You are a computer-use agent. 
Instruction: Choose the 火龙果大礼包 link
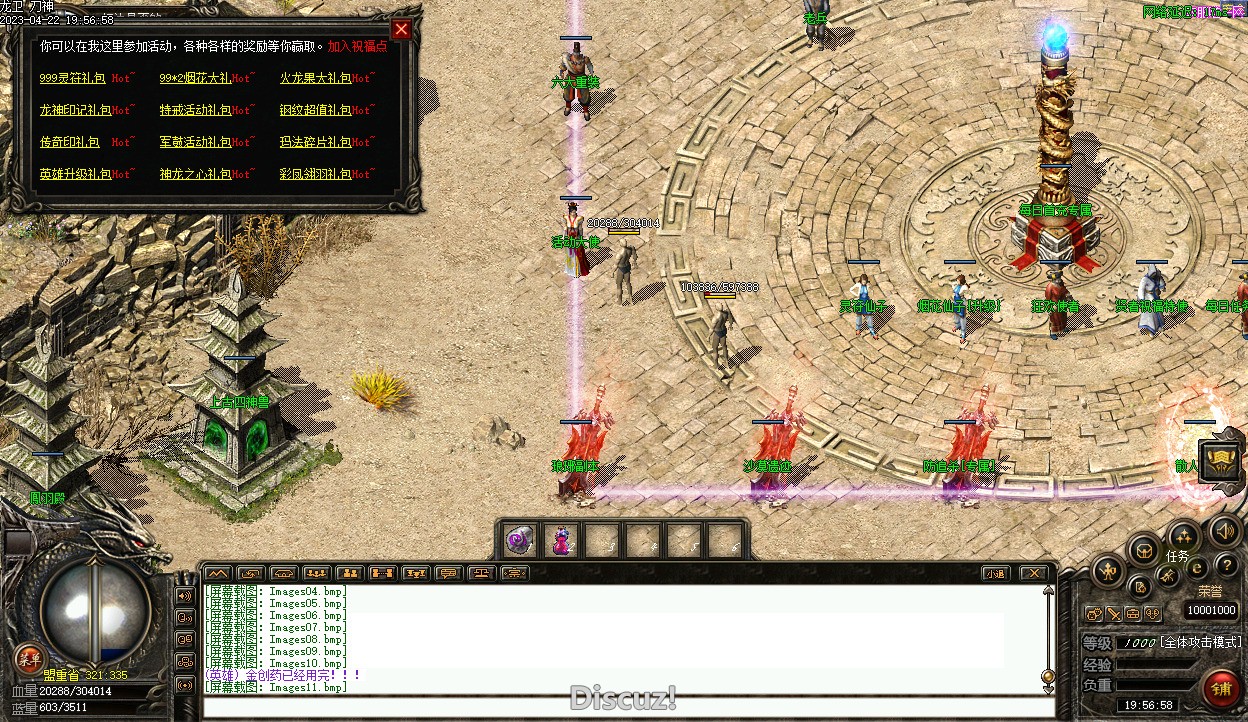coord(314,78)
